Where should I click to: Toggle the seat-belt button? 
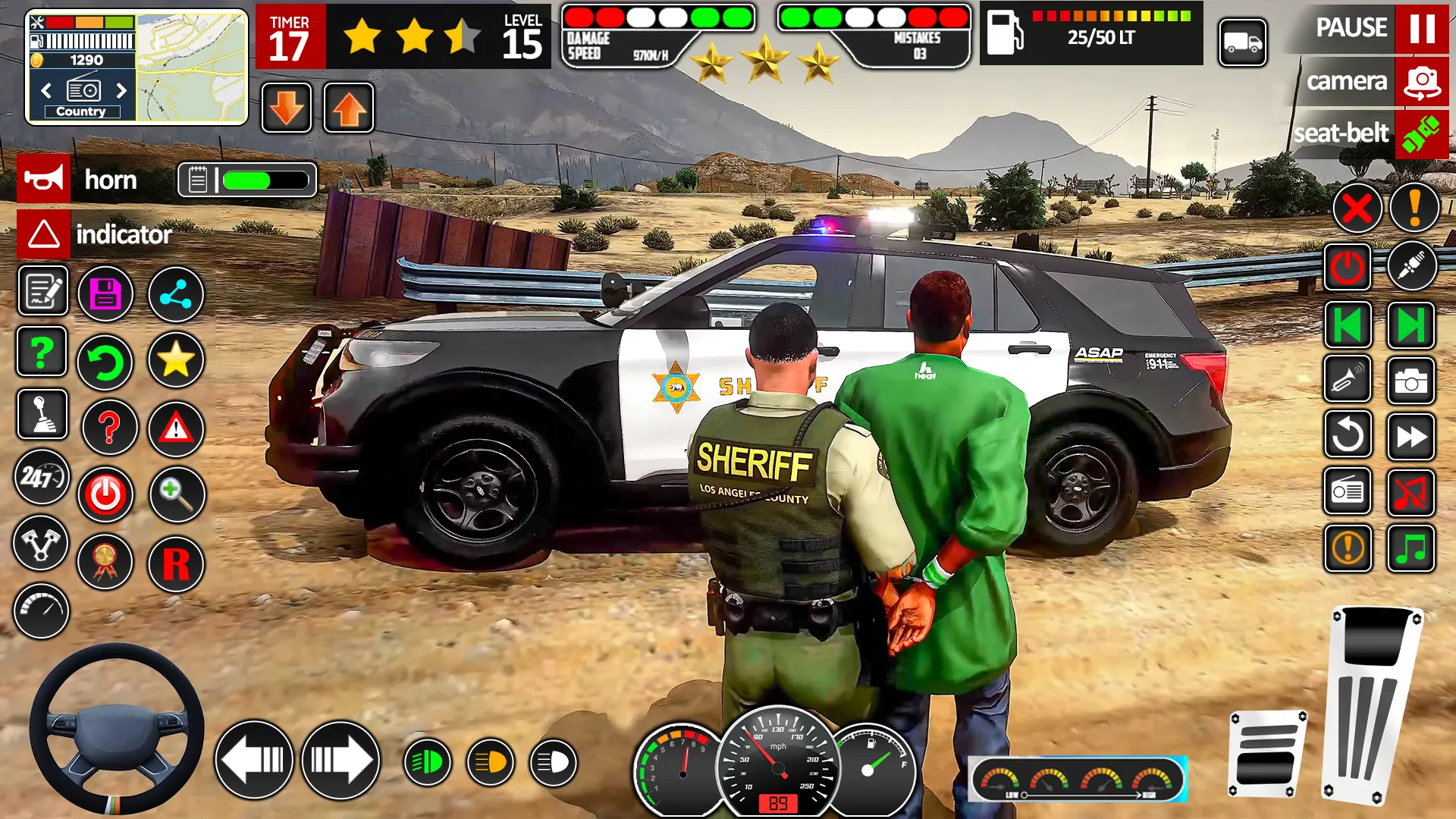coord(1421,134)
